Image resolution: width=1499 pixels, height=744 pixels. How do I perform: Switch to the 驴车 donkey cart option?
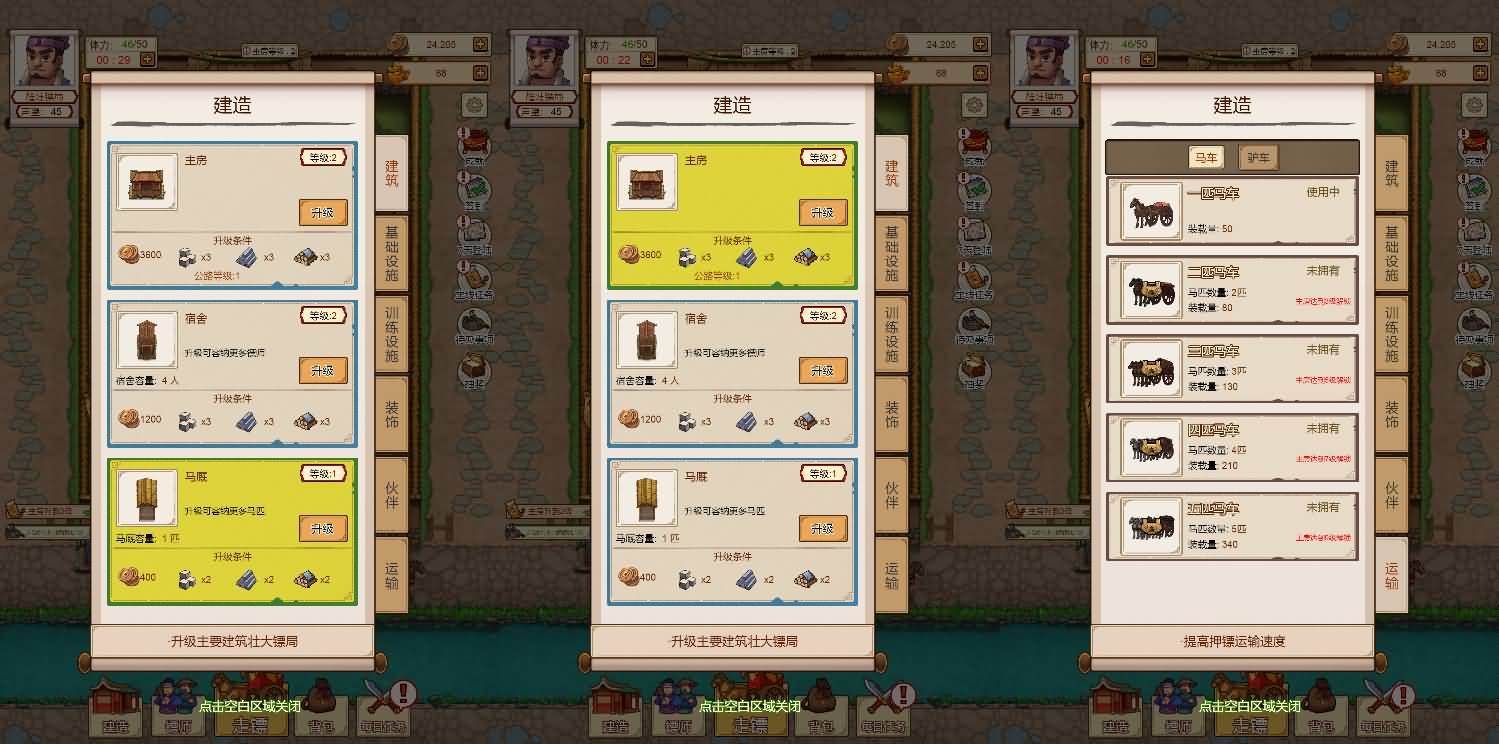(x=1257, y=157)
